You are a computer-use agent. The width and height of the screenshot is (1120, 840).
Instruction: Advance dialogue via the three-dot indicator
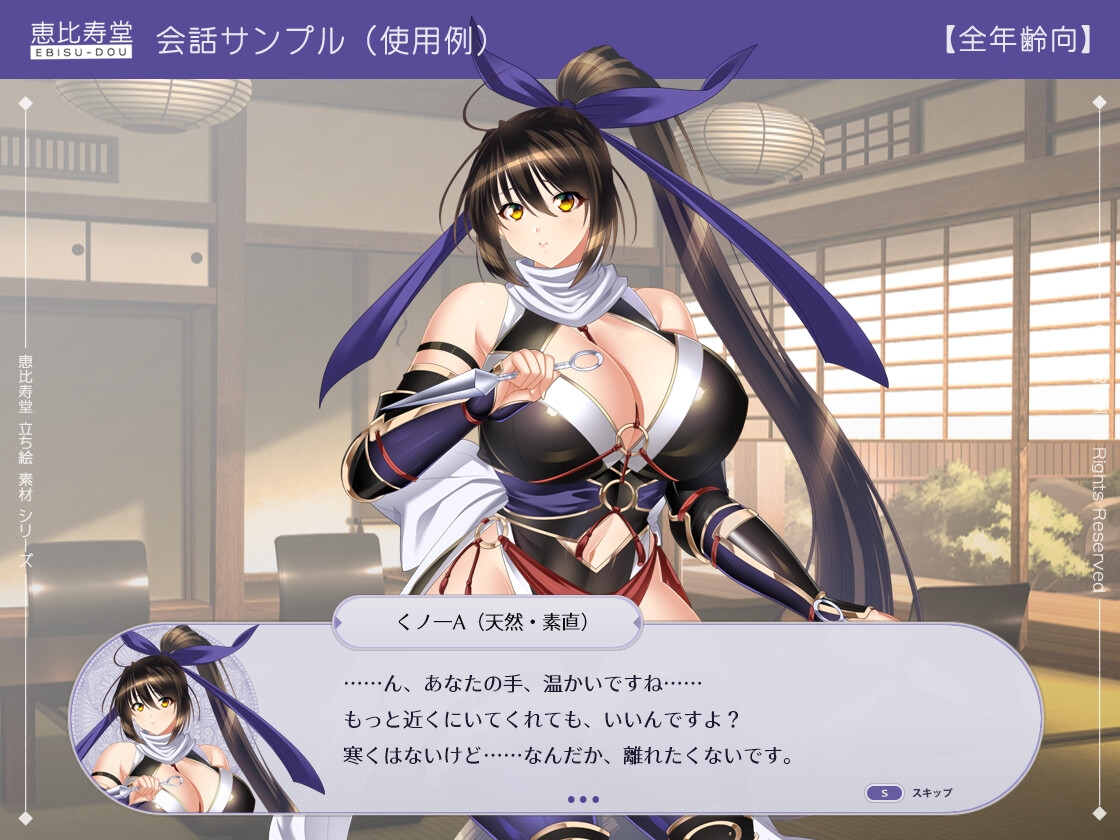pos(582,799)
